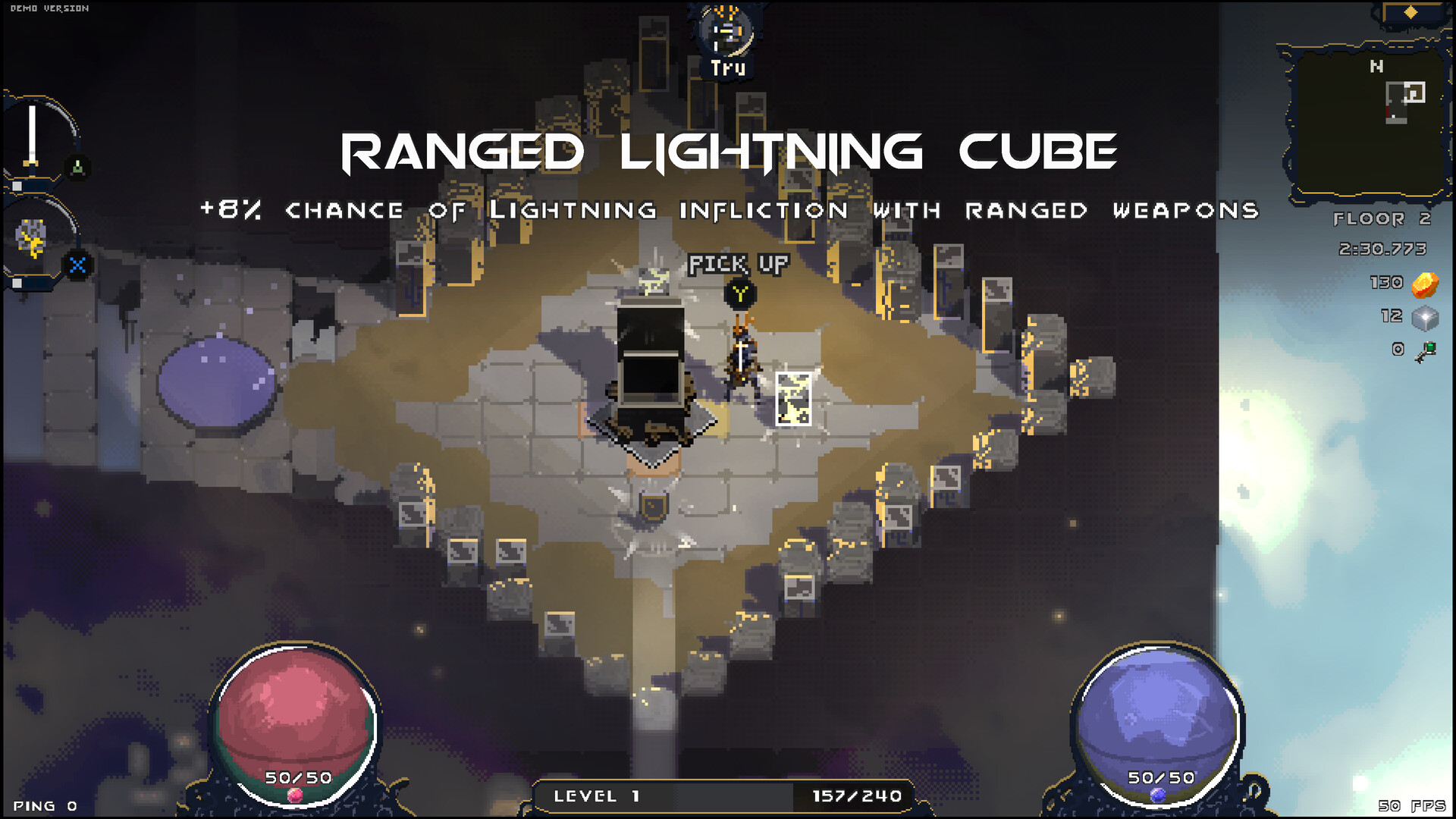
Task: Click the green gem key icon
Action: (x=1426, y=351)
